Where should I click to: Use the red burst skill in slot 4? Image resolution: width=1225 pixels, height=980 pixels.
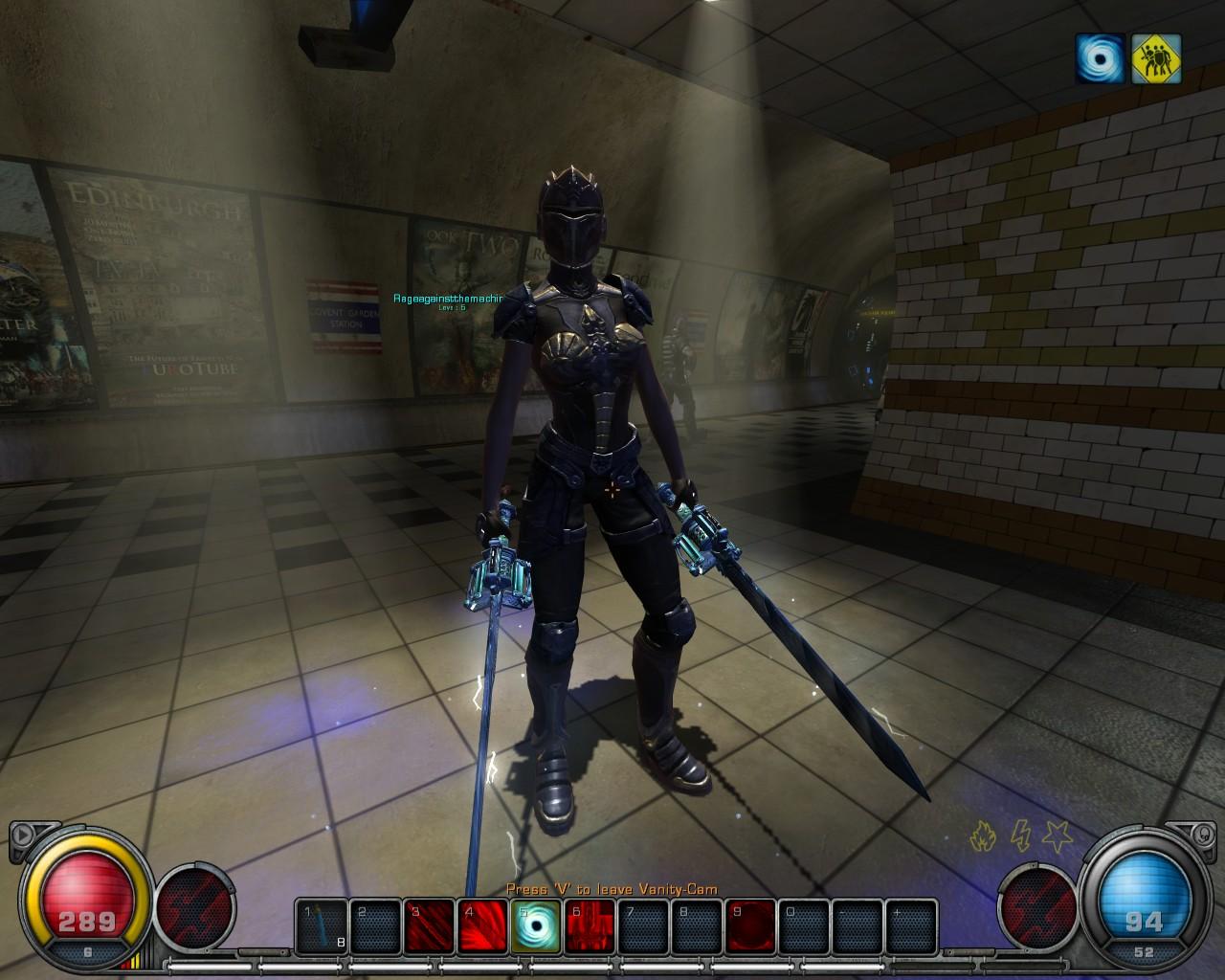click(x=481, y=926)
